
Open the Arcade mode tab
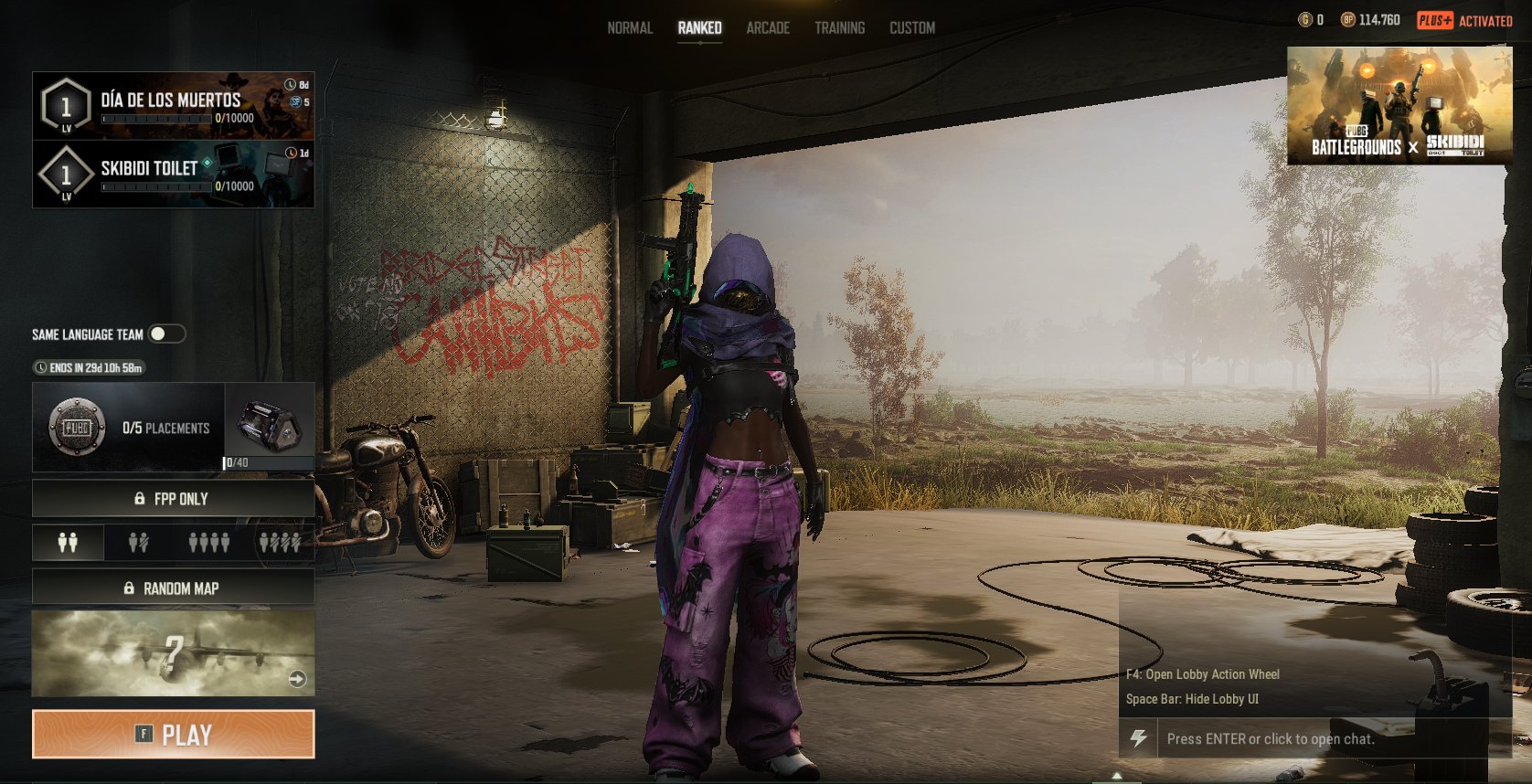pos(768,28)
